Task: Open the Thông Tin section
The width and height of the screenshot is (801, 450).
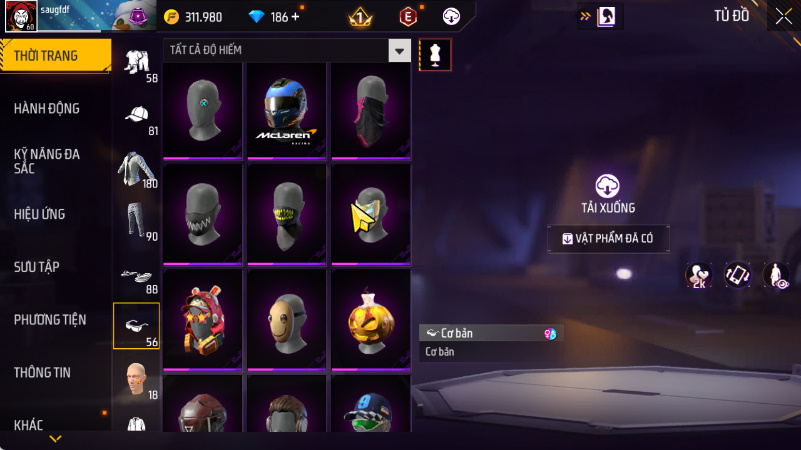Action: pos(42,372)
